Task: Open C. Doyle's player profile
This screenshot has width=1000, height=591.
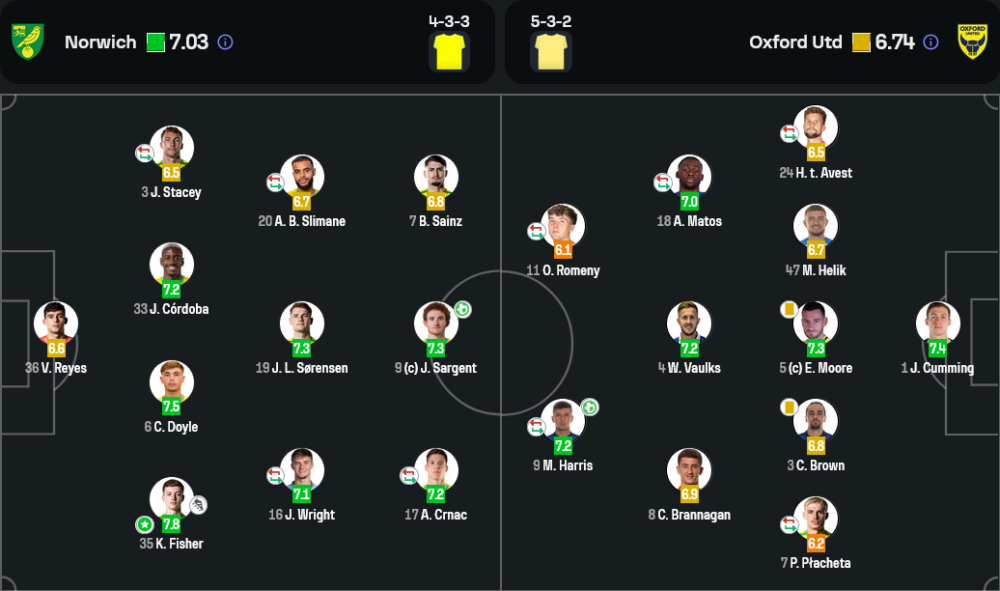Action: click(172, 383)
